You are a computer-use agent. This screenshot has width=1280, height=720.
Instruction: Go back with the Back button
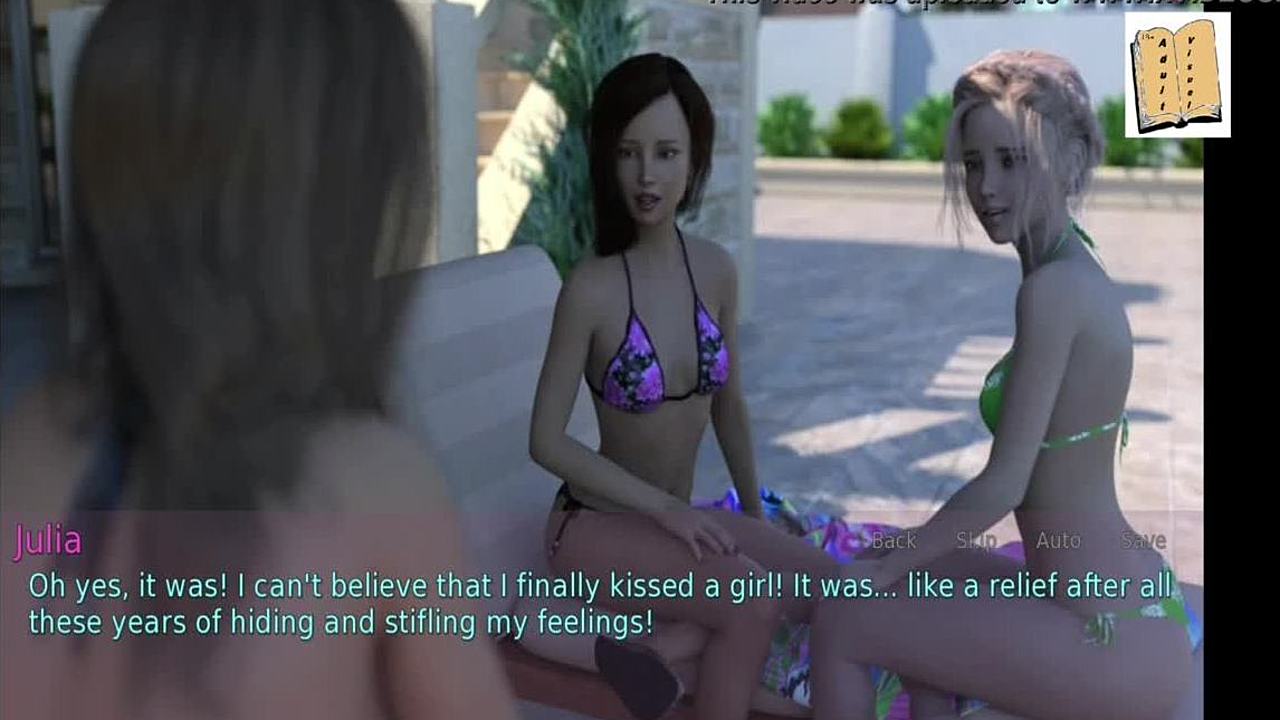[x=893, y=541]
